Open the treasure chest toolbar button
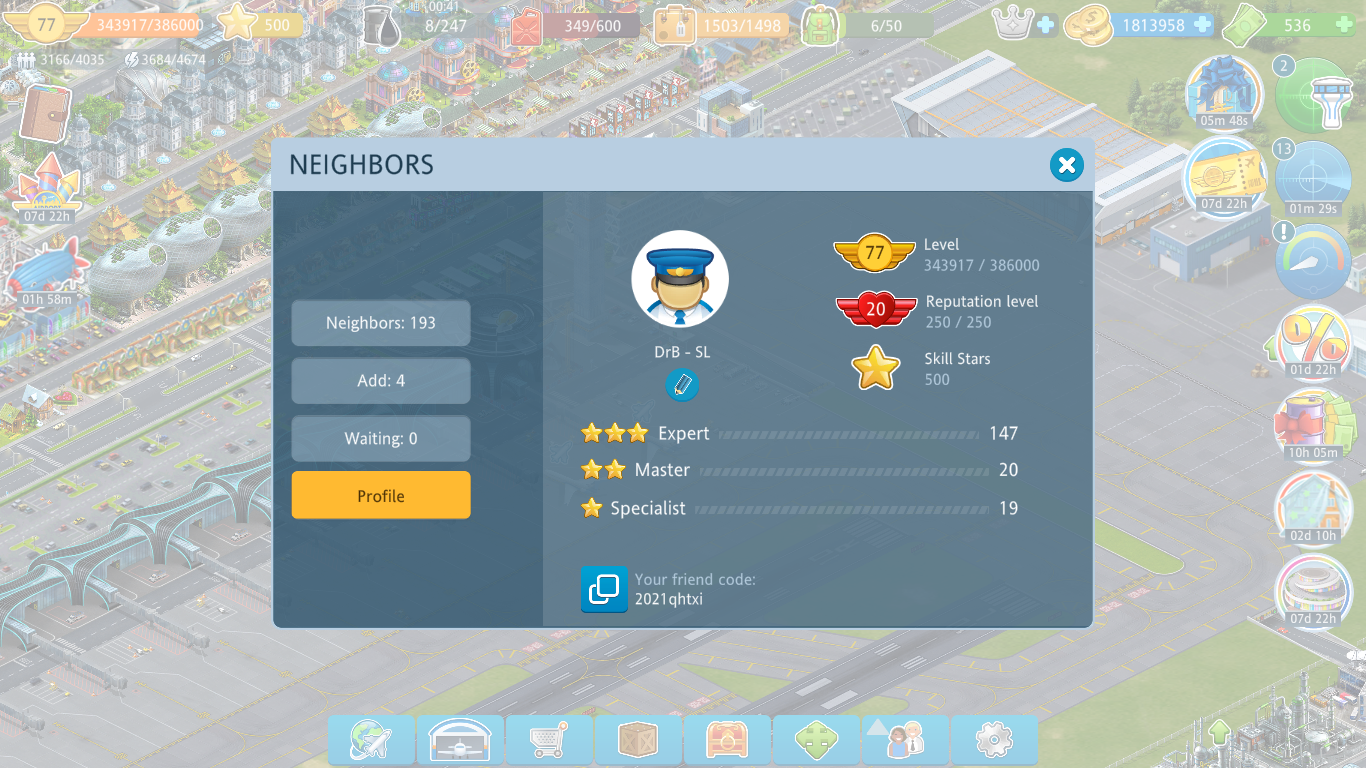Image resolution: width=1366 pixels, height=768 pixels. click(727, 741)
